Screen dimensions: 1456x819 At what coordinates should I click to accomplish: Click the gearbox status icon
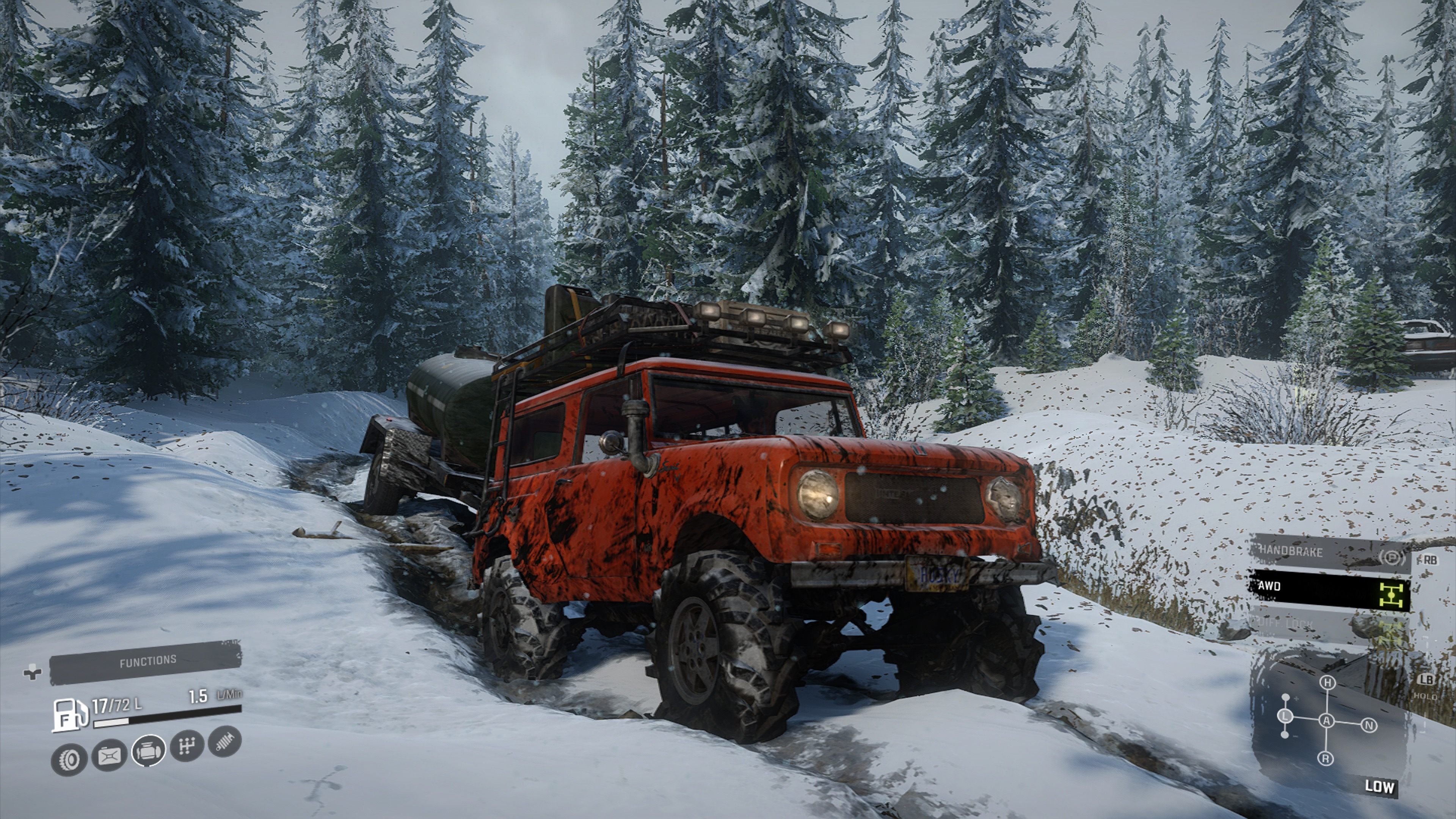click(x=187, y=746)
